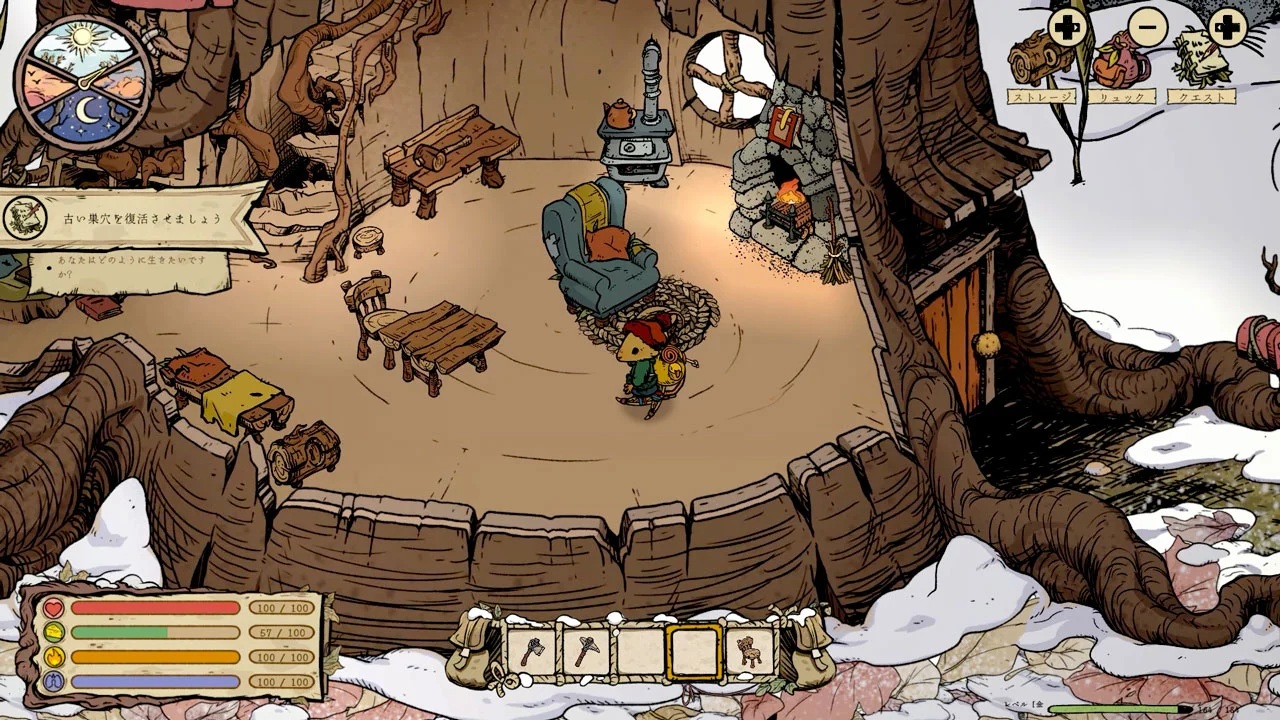This screenshot has height=720, width=1280.
Task: Select the pickaxe hotbar slot
Action: coord(586,651)
